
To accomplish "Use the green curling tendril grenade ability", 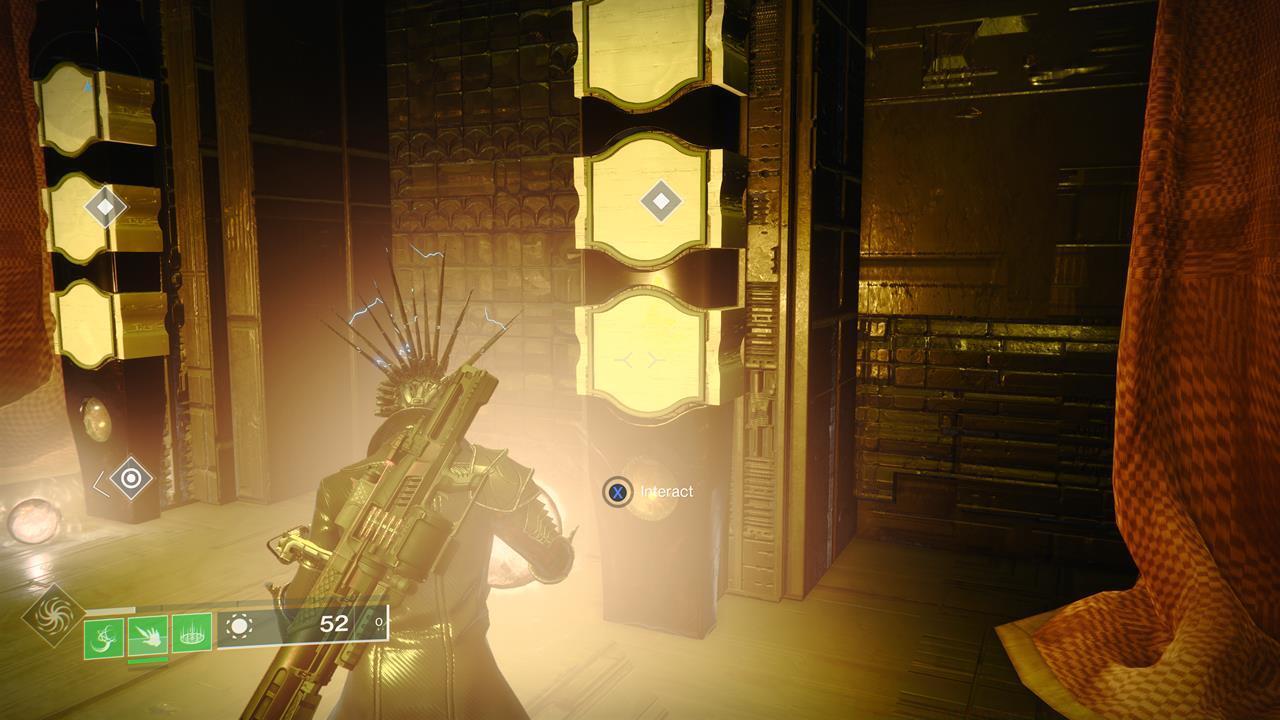I will (104, 637).
